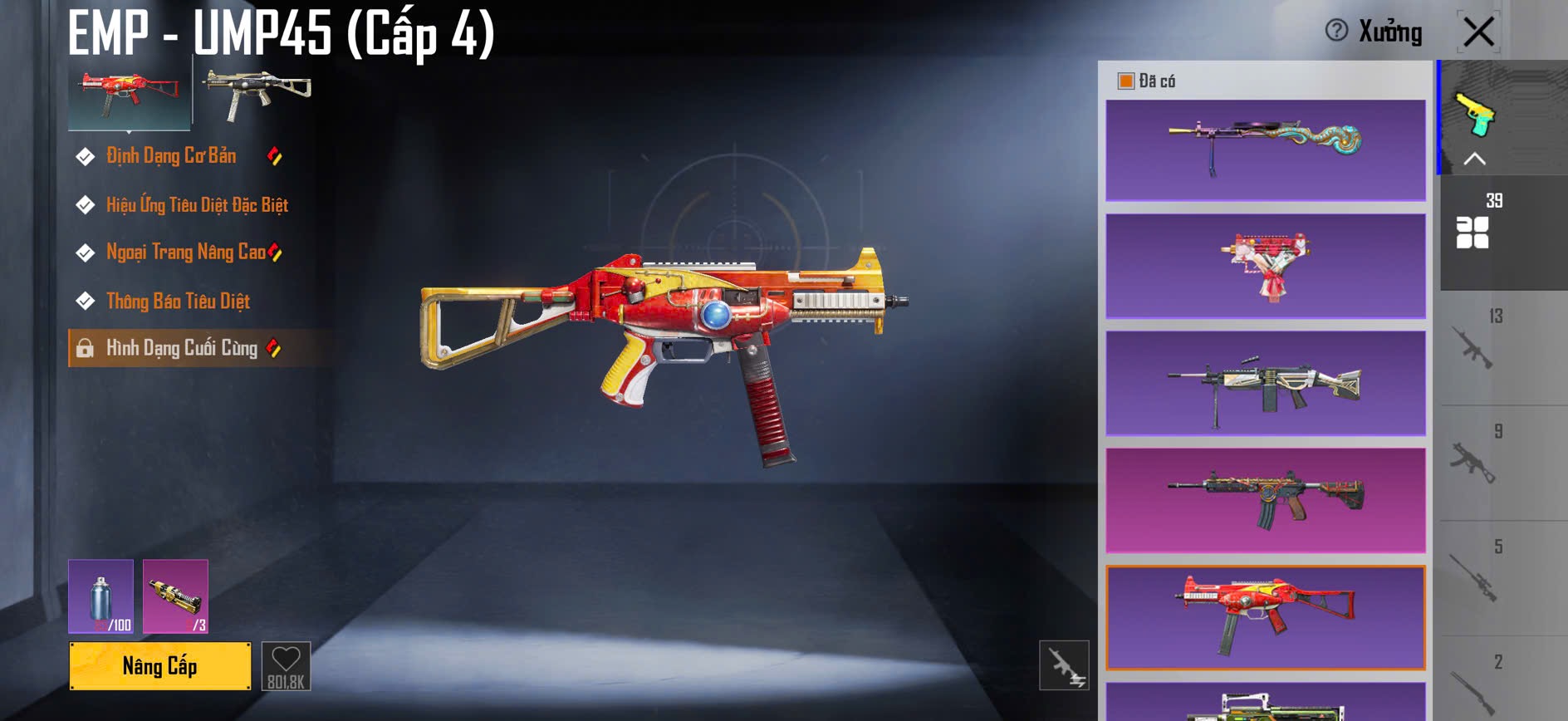
Task: Toggle the Đã có owned filter checkbox
Action: pos(1126,81)
